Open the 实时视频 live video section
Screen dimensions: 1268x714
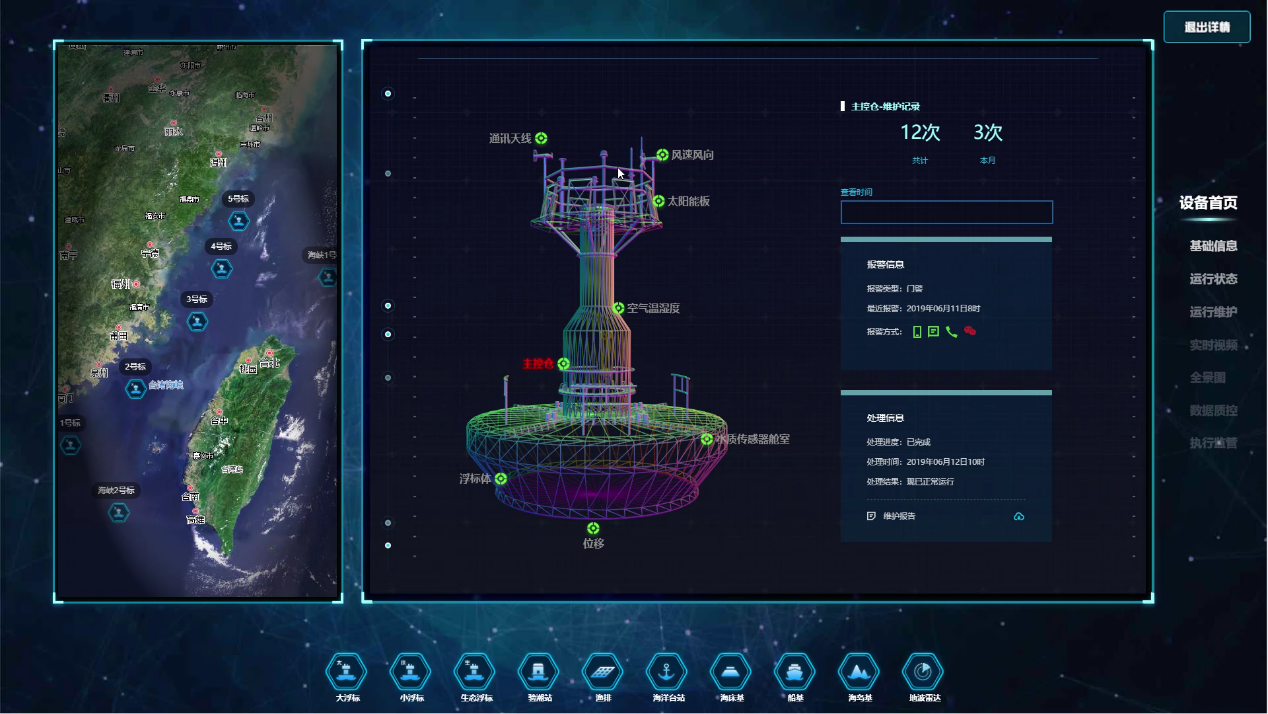tap(1213, 345)
